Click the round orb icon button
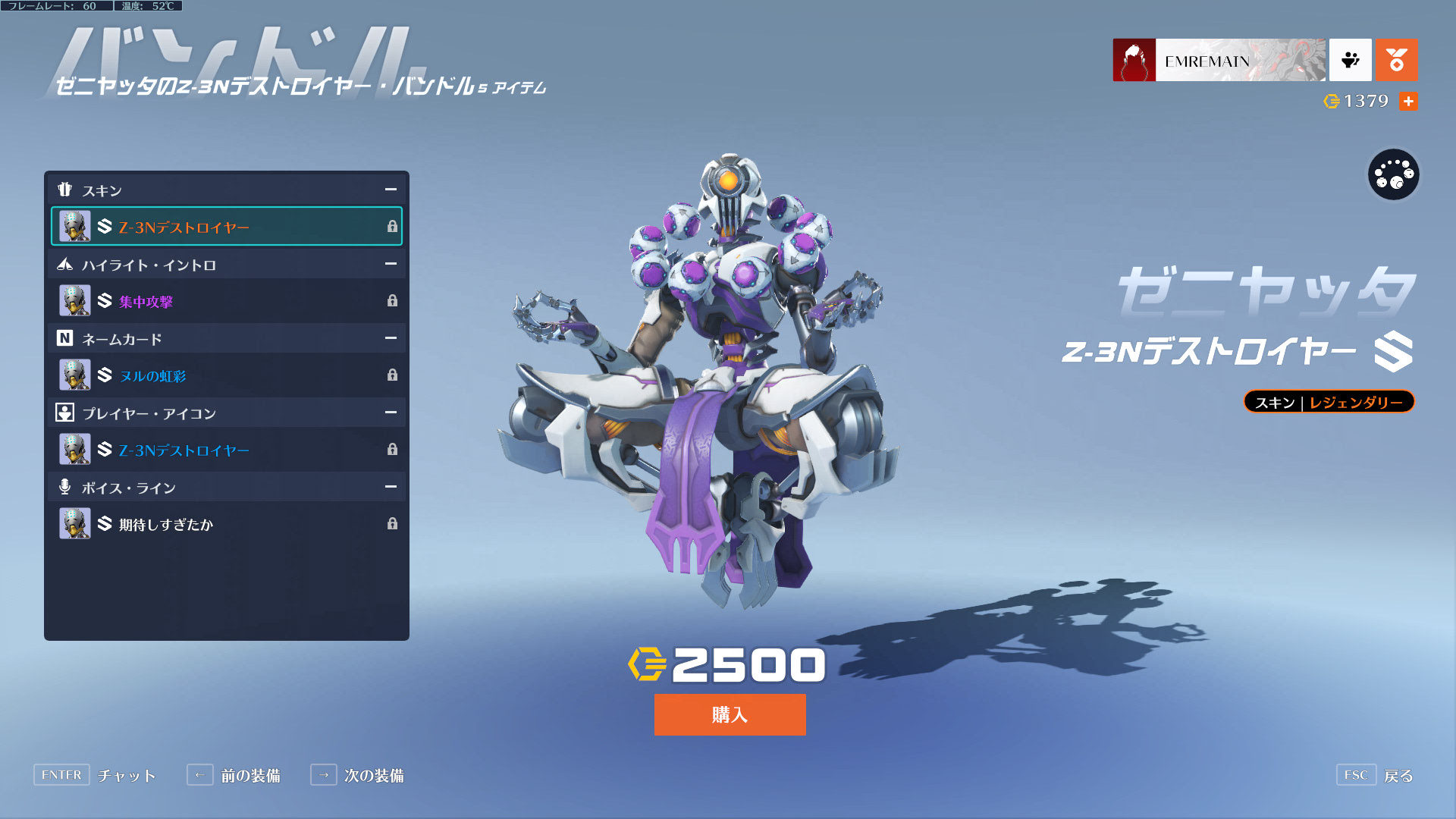Screen dimensions: 1456x819 (x=1393, y=174)
